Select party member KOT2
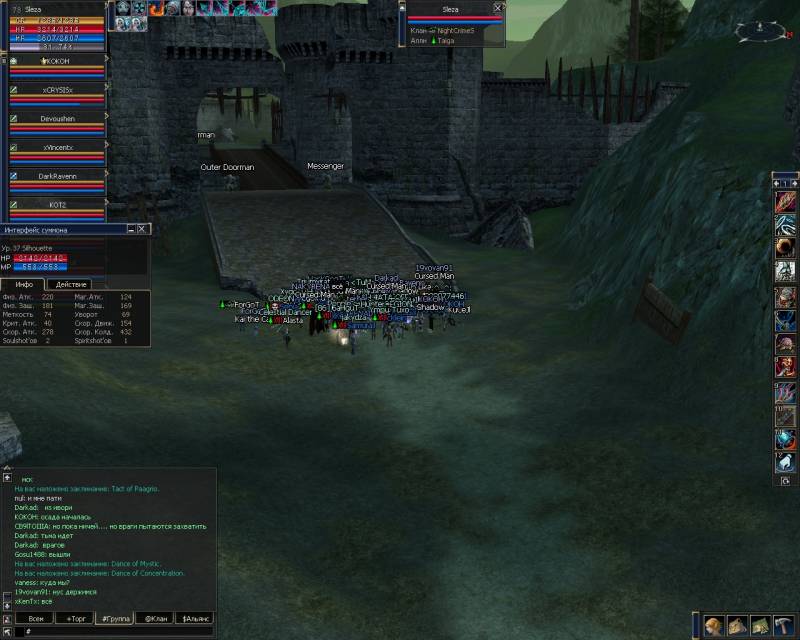 (x=57, y=204)
